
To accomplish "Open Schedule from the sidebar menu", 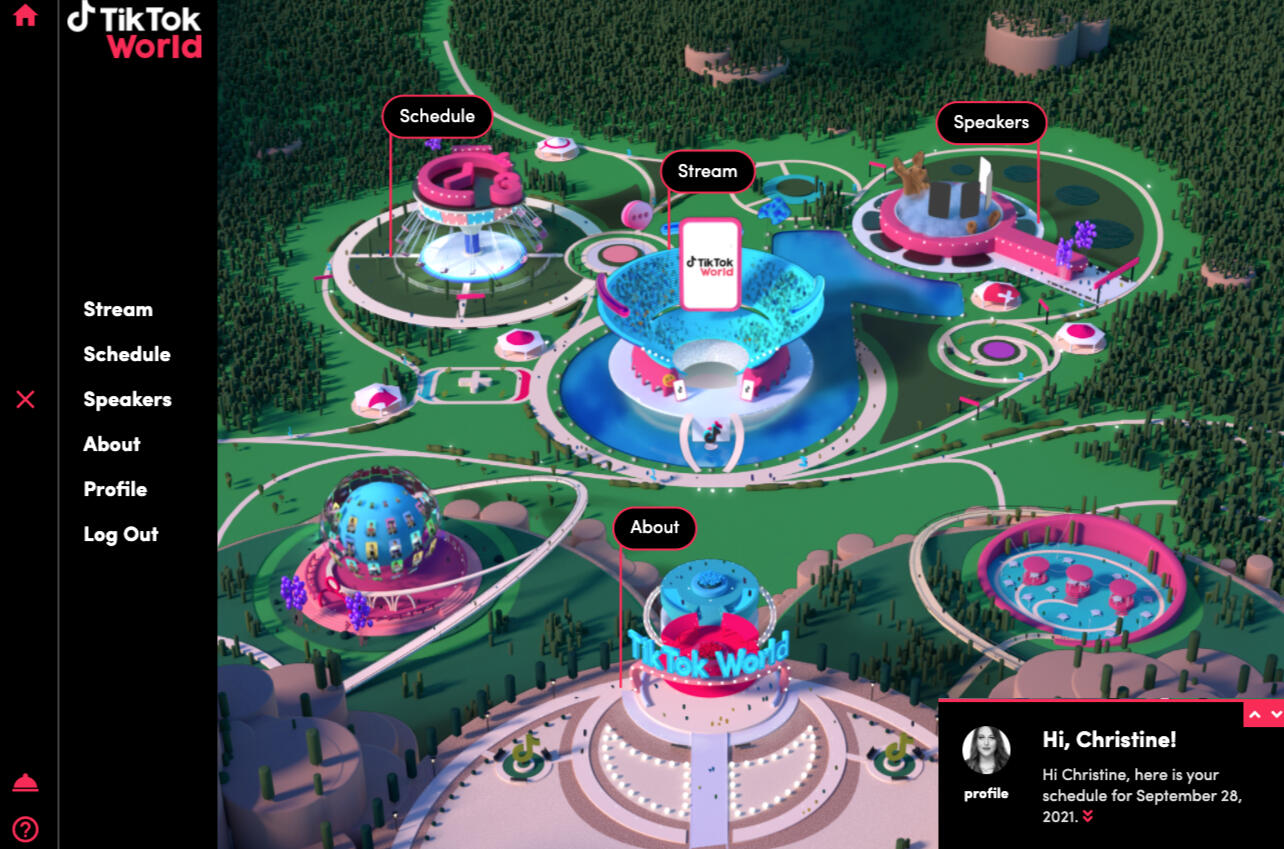I will coord(127,354).
